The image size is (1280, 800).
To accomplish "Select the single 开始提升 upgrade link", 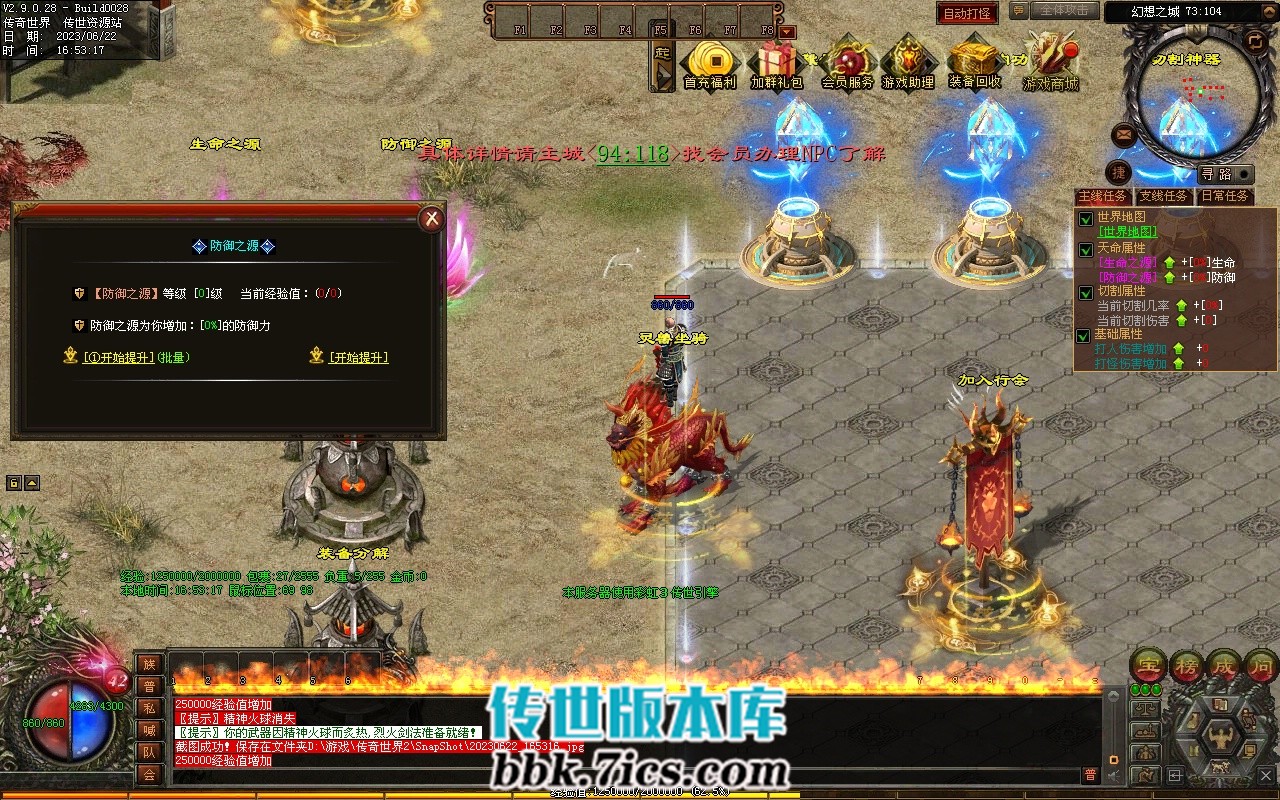I will (358, 357).
